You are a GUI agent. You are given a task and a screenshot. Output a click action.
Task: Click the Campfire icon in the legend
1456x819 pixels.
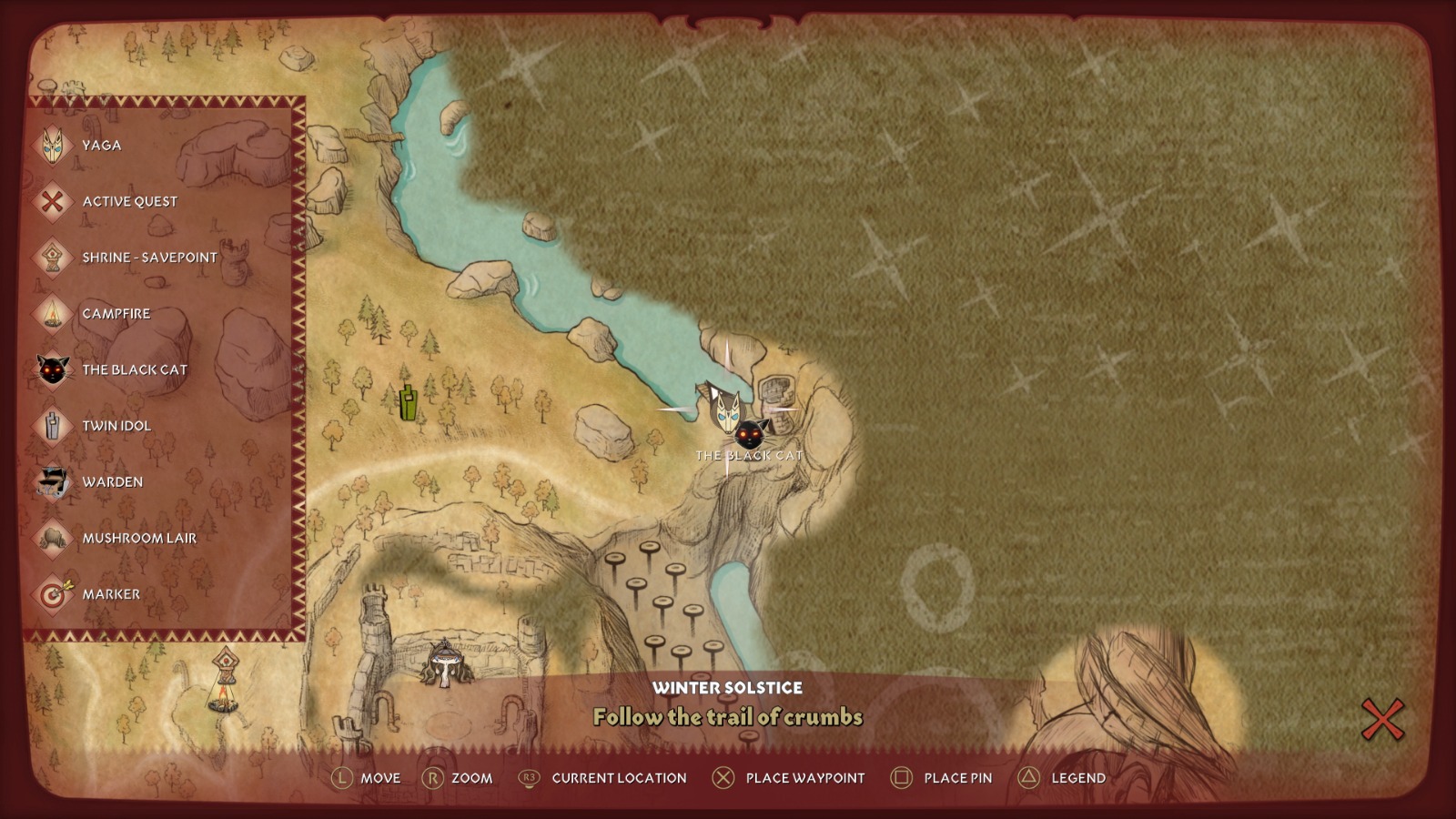pyautogui.click(x=52, y=313)
